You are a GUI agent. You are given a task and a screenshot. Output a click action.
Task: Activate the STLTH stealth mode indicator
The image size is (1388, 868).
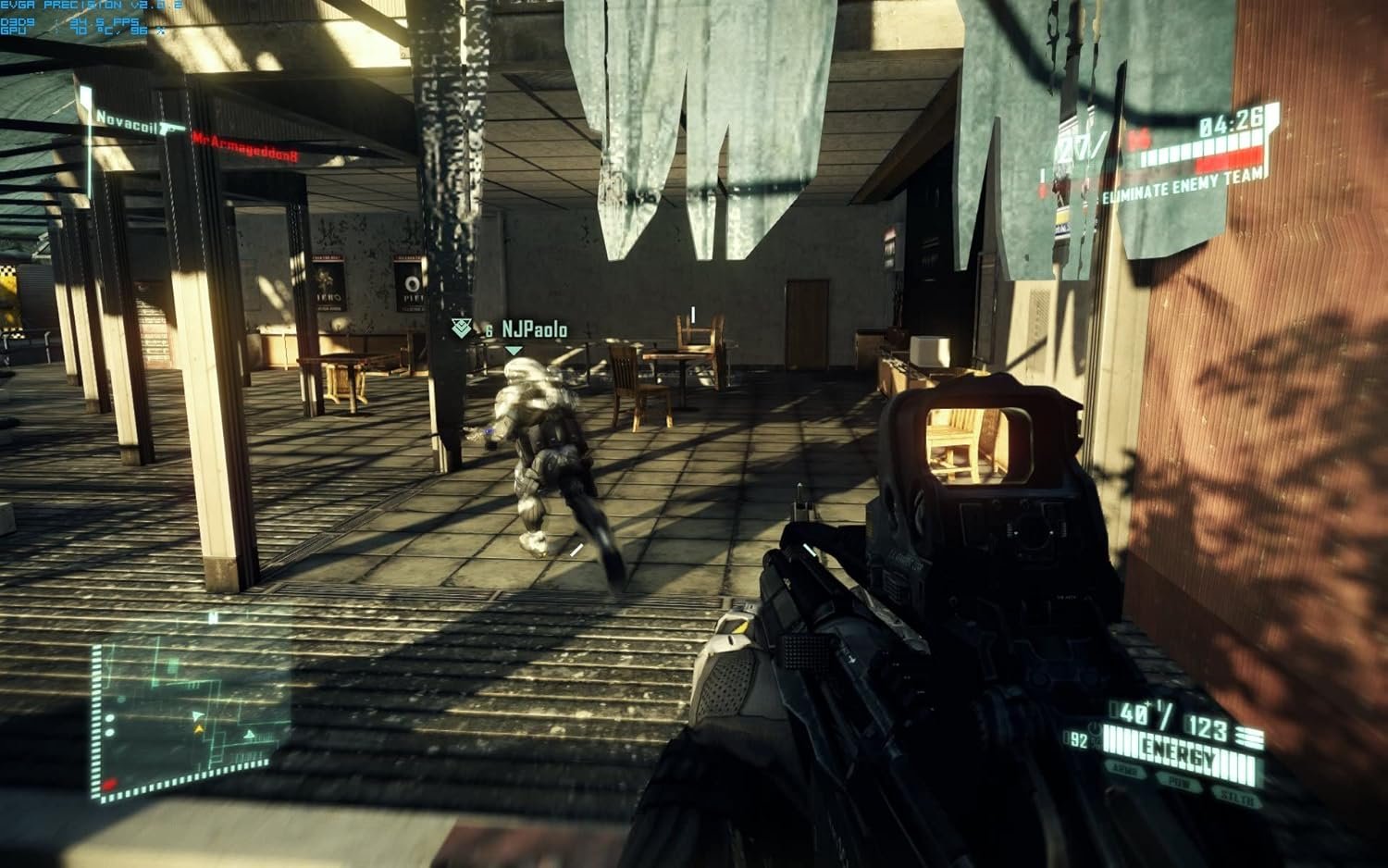[x=1237, y=796]
